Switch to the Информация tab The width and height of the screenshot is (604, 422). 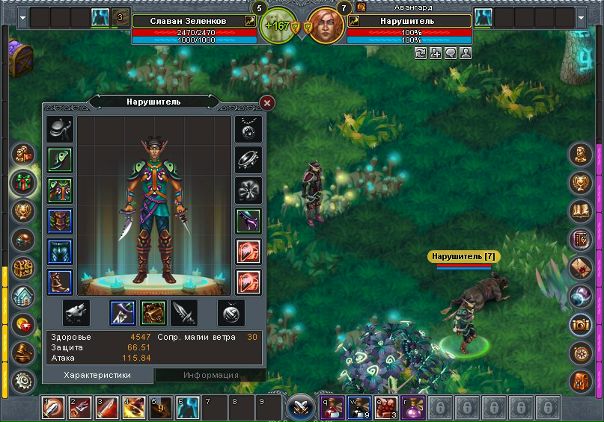coord(210,375)
